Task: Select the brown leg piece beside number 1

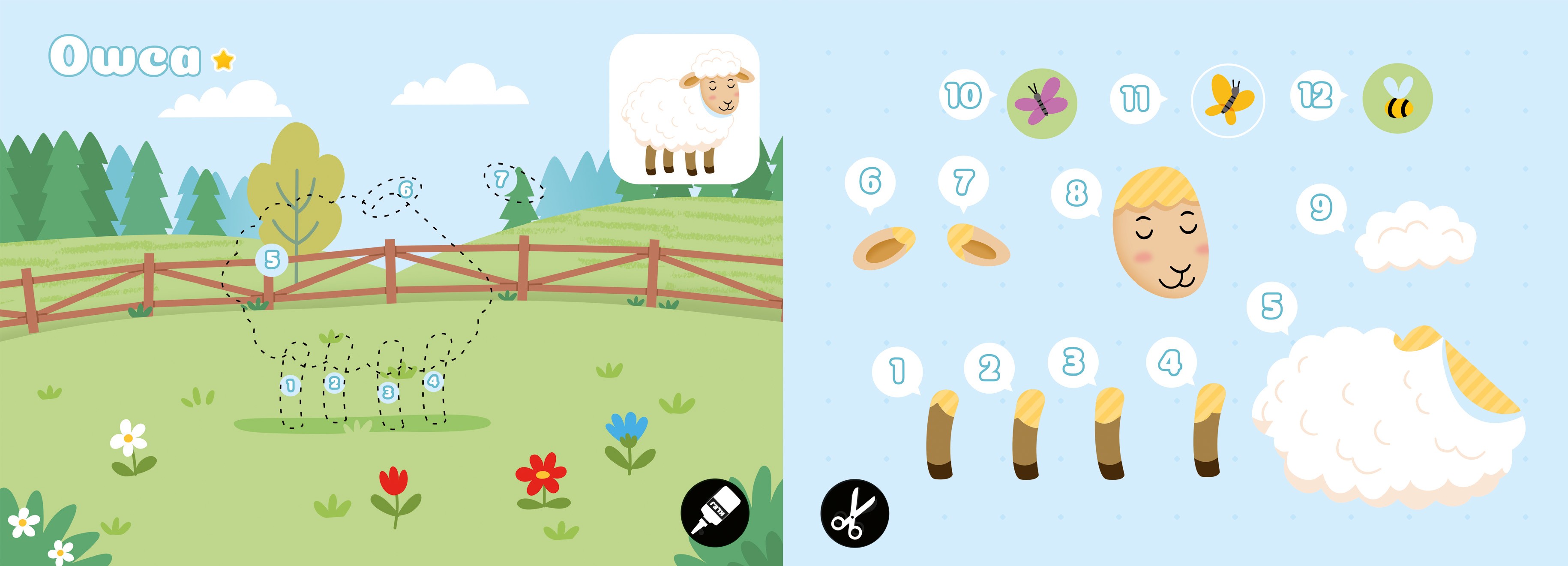Action: pyautogui.click(x=941, y=435)
